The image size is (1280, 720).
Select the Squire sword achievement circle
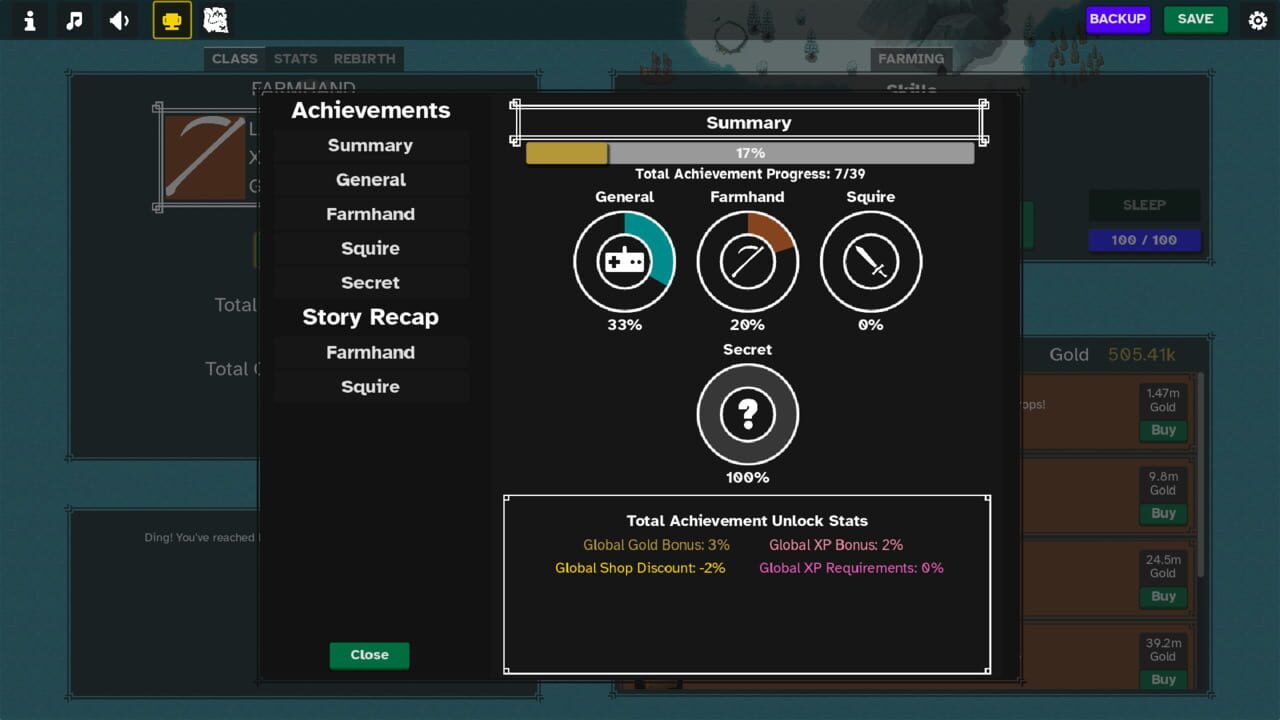[x=870, y=260]
